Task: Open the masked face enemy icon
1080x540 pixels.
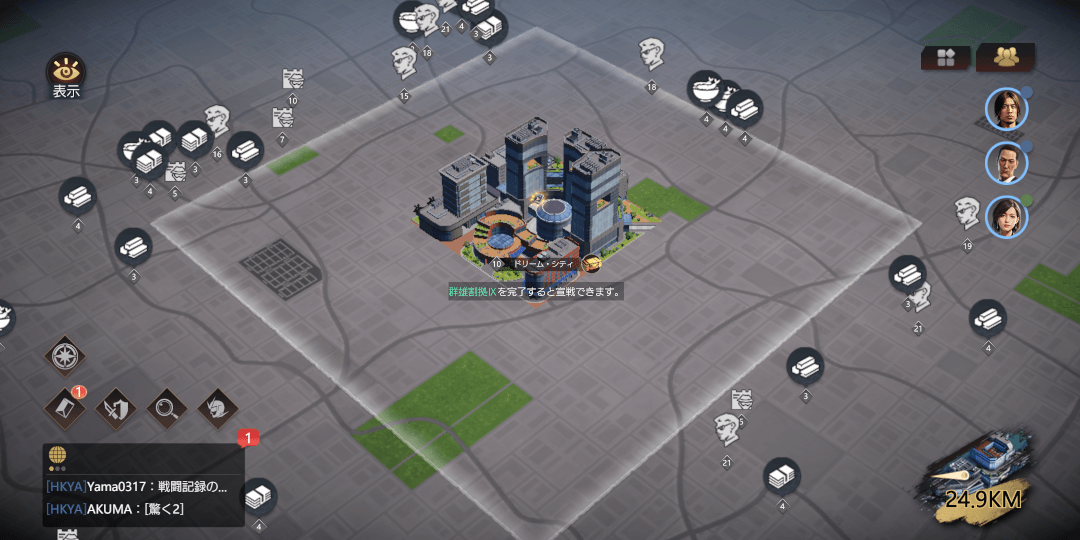Action: pos(216,407)
